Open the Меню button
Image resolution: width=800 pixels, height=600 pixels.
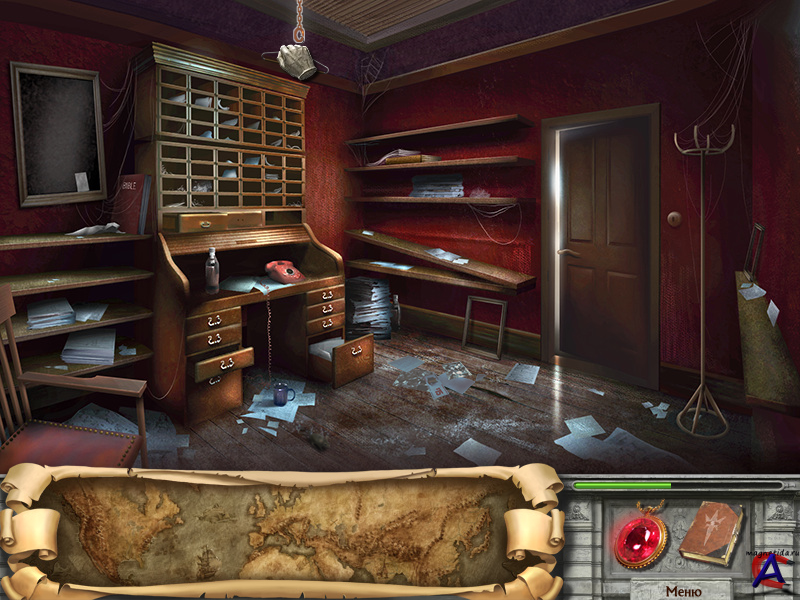(682, 590)
